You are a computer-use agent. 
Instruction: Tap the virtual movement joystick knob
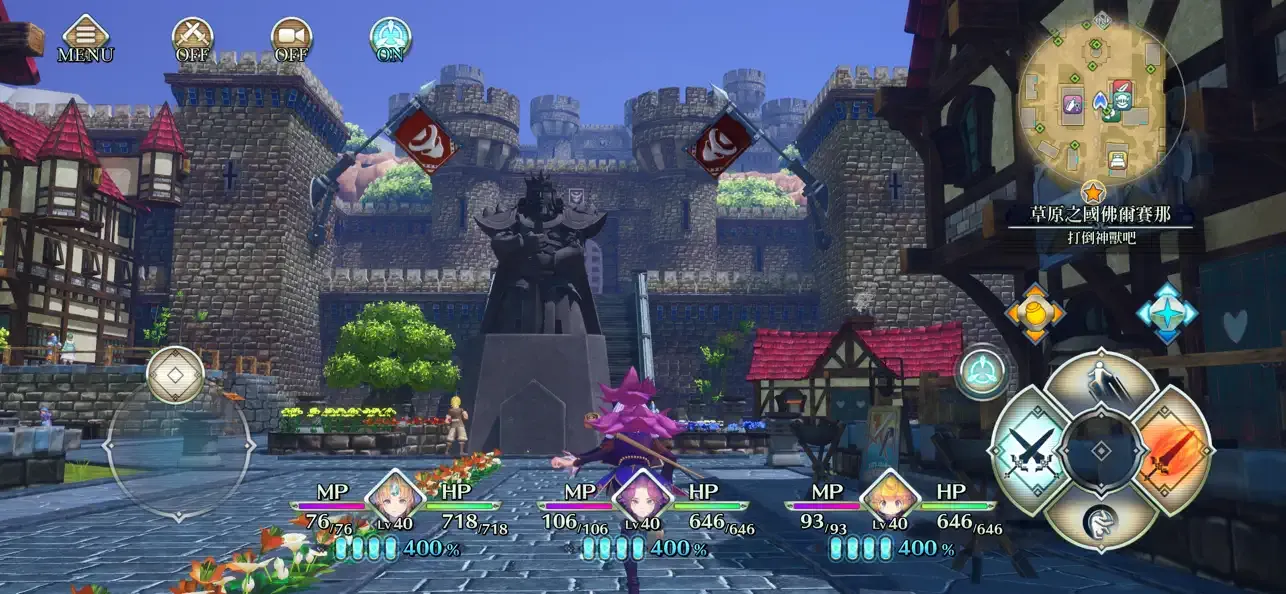point(175,376)
